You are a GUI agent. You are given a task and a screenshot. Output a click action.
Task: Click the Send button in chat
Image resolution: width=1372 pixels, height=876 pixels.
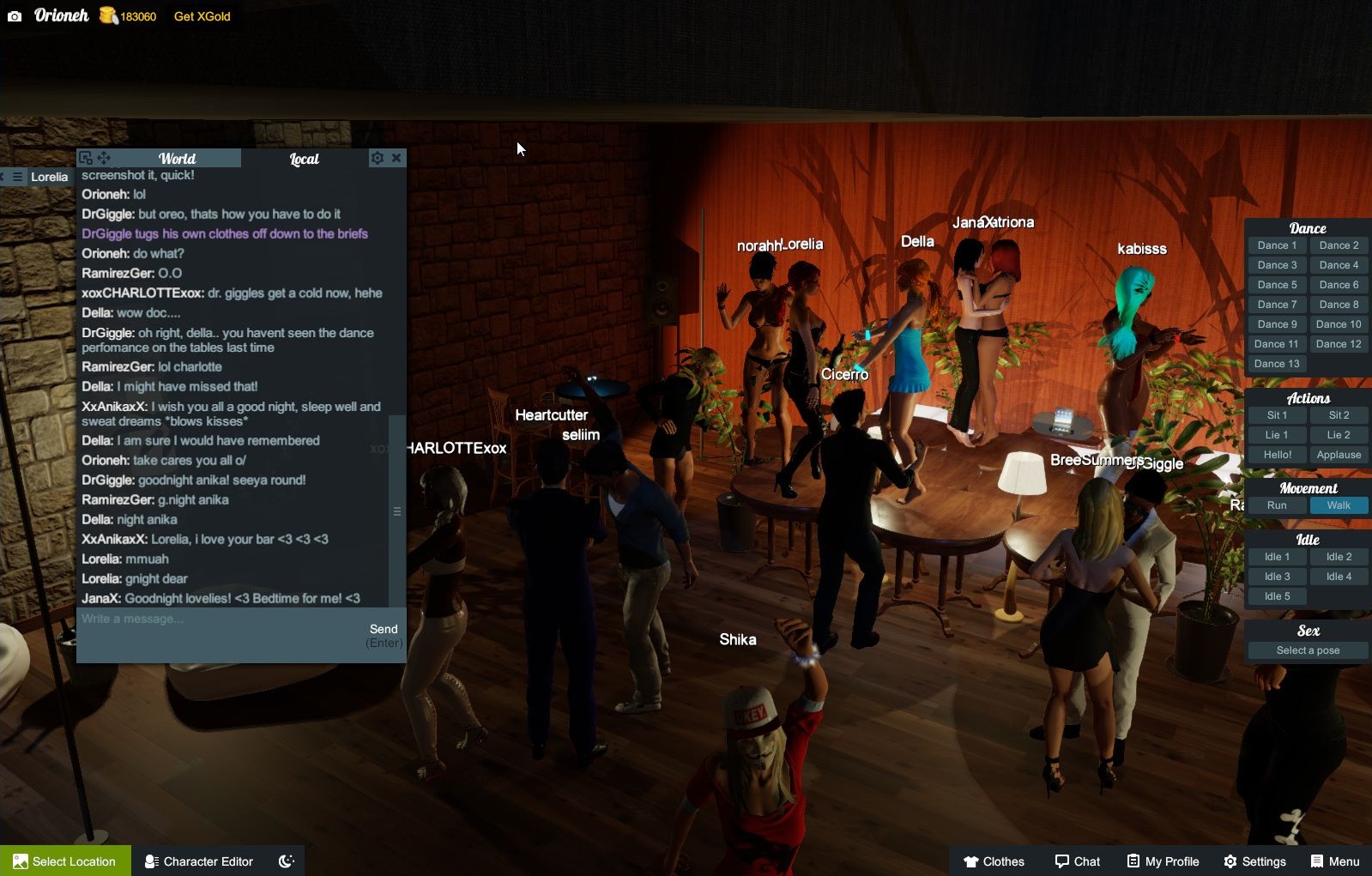(384, 628)
